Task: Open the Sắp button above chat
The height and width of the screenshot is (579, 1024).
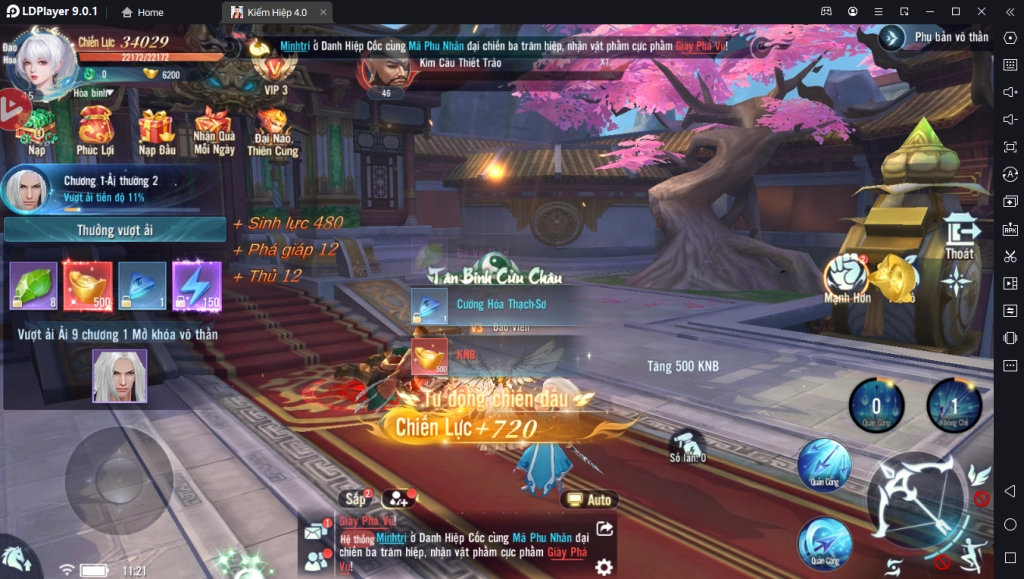Action: point(355,498)
